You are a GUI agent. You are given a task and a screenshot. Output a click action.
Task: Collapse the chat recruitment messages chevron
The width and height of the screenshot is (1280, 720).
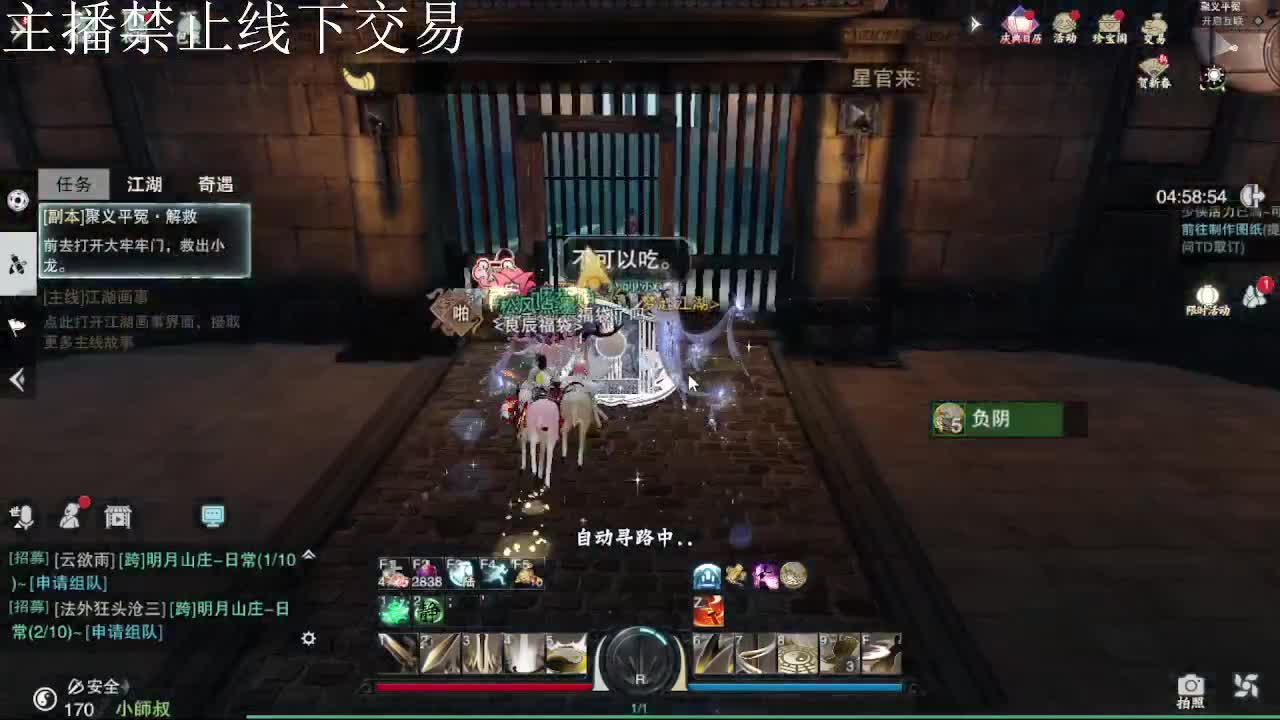tap(308, 556)
